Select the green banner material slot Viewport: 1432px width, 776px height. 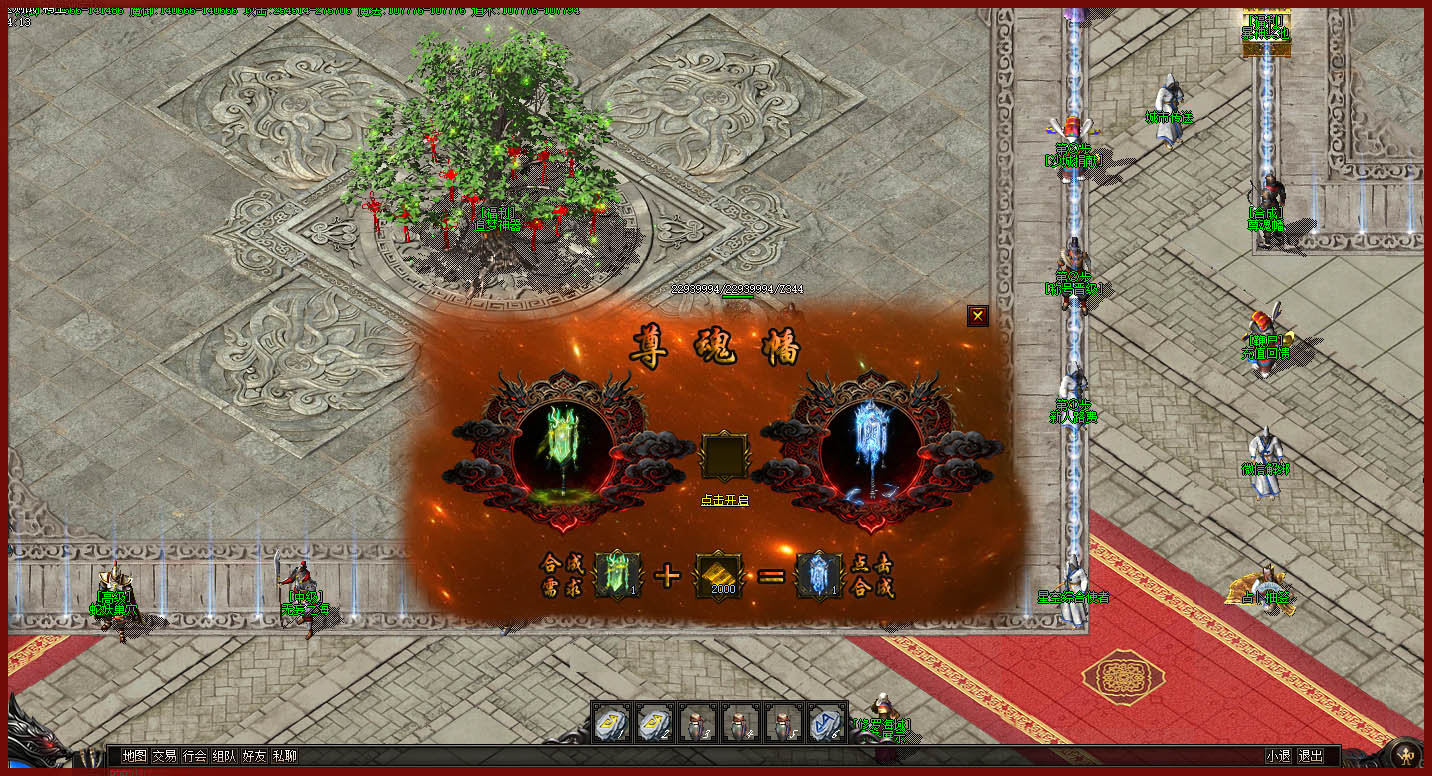click(x=618, y=575)
